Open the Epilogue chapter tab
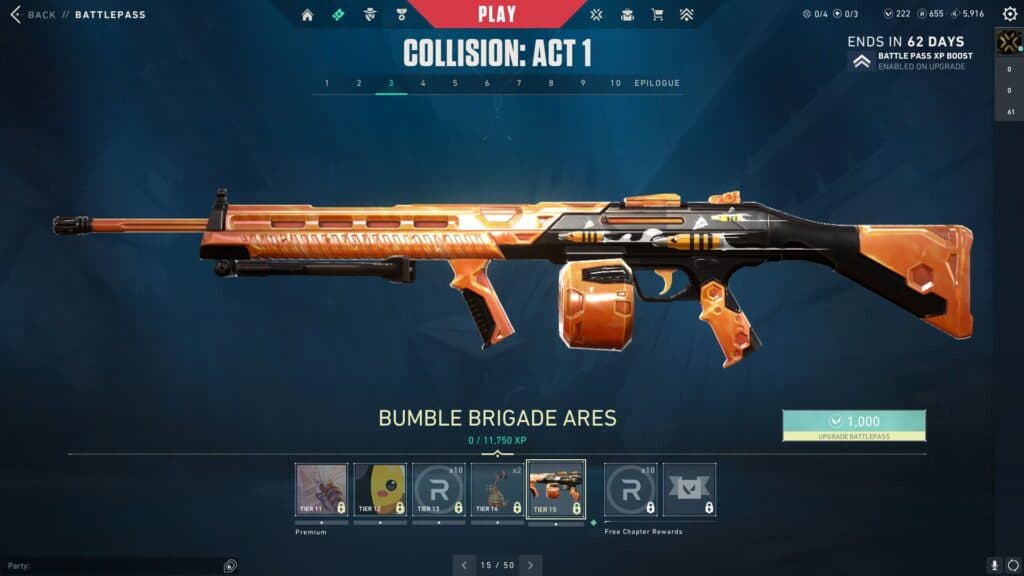The width and height of the screenshot is (1024, 576). (x=657, y=83)
